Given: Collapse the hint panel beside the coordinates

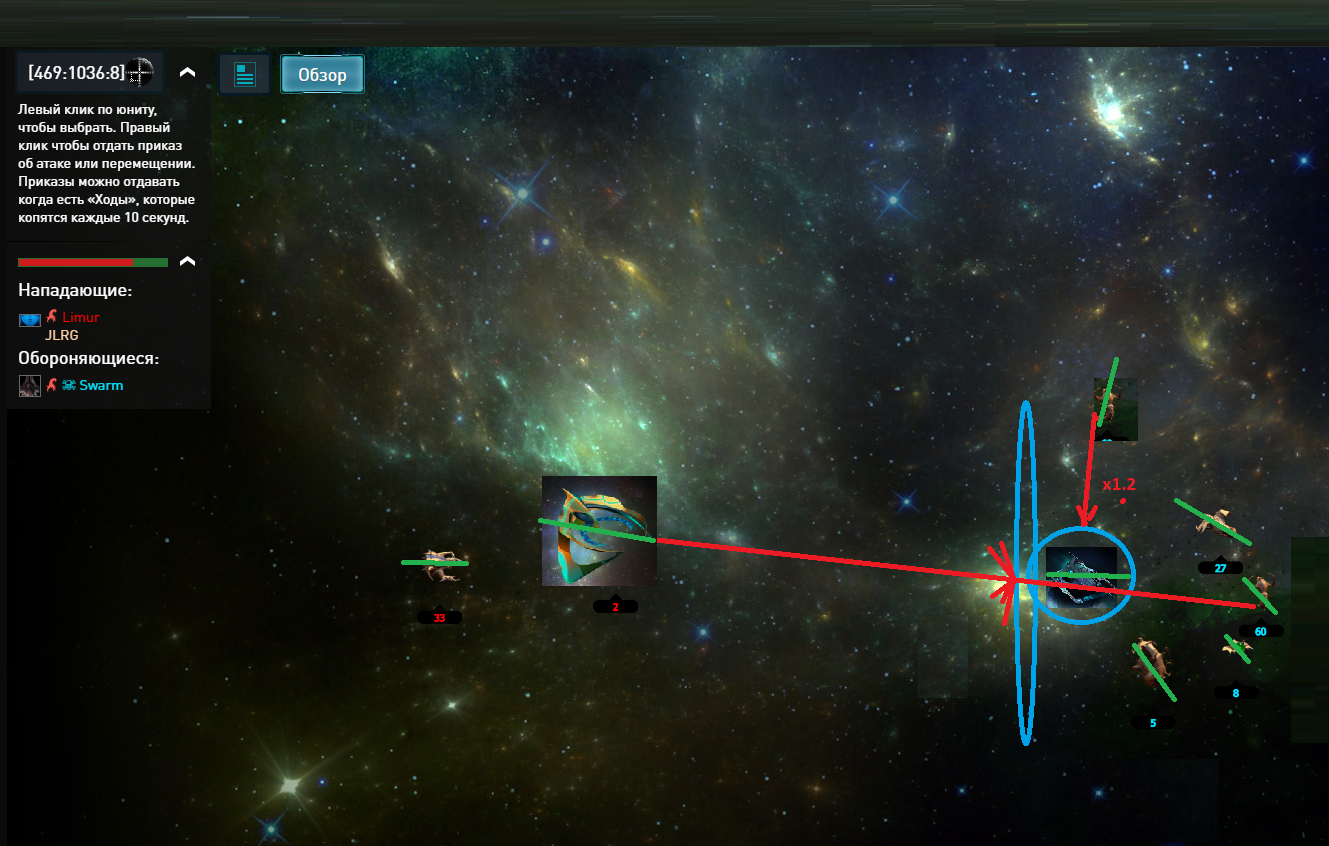Looking at the screenshot, I should tap(187, 73).
